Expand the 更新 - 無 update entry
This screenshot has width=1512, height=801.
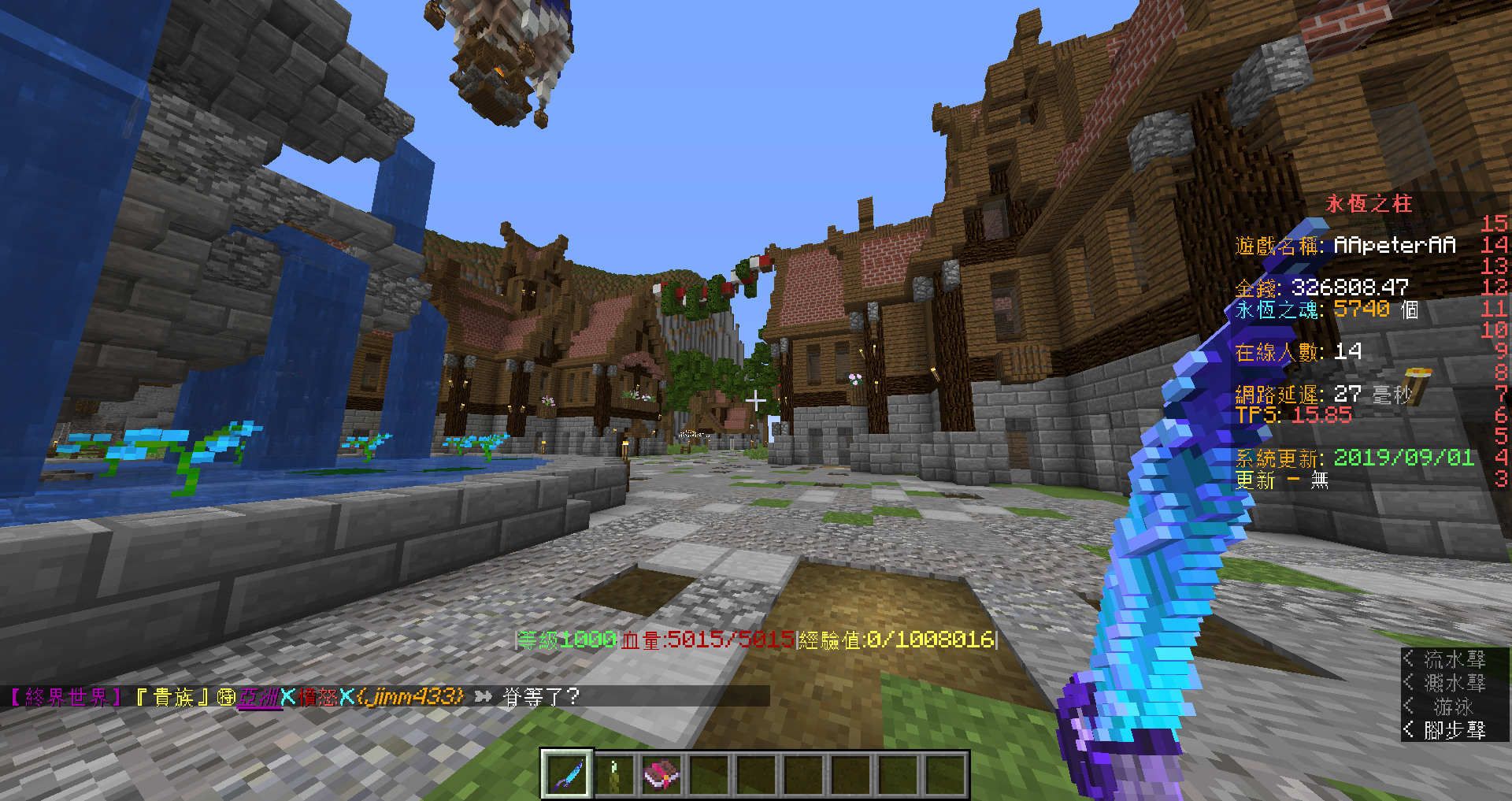click(x=1280, y=480)
